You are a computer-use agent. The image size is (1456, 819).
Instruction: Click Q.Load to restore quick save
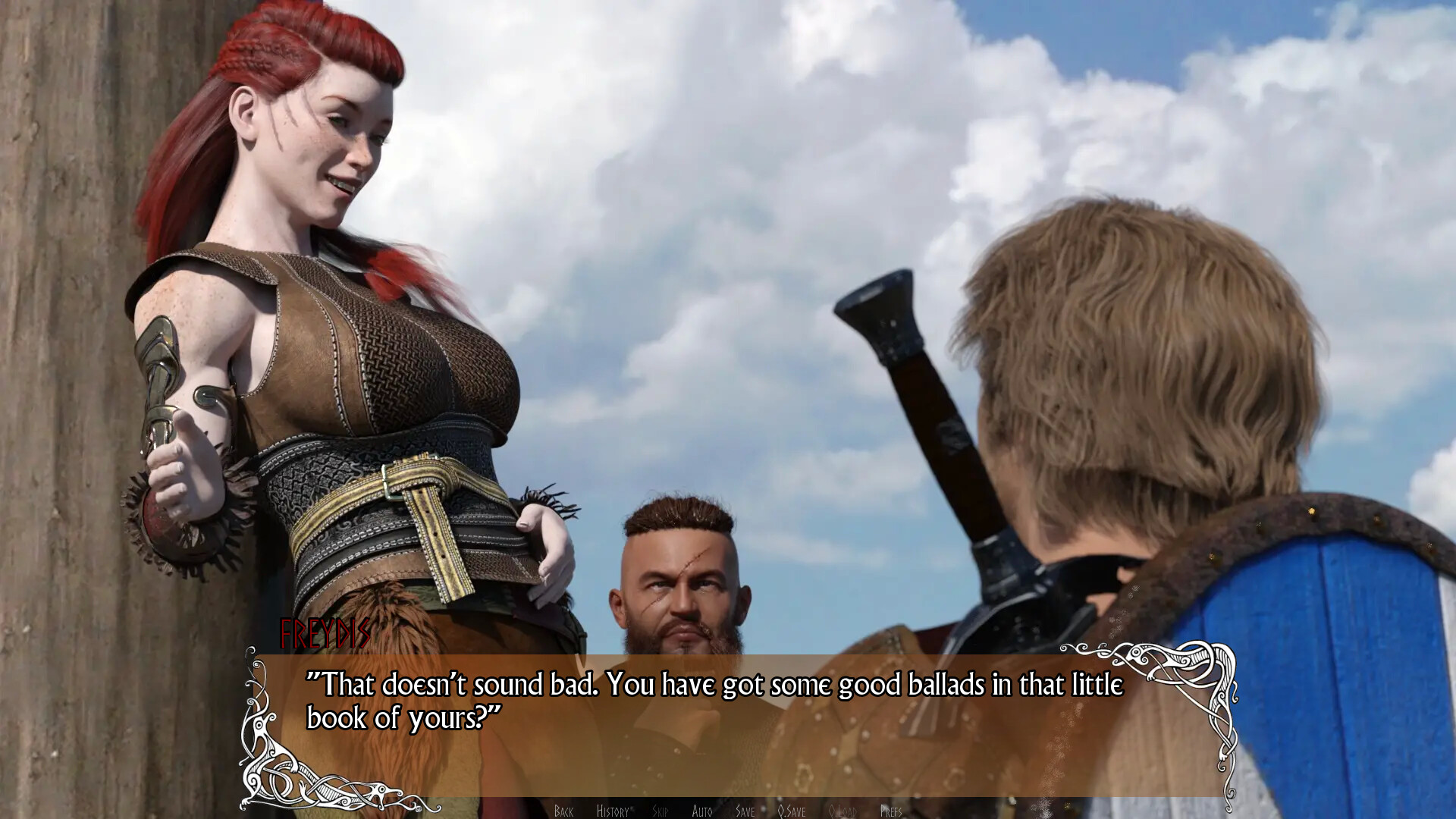click(x=844, y=811)
